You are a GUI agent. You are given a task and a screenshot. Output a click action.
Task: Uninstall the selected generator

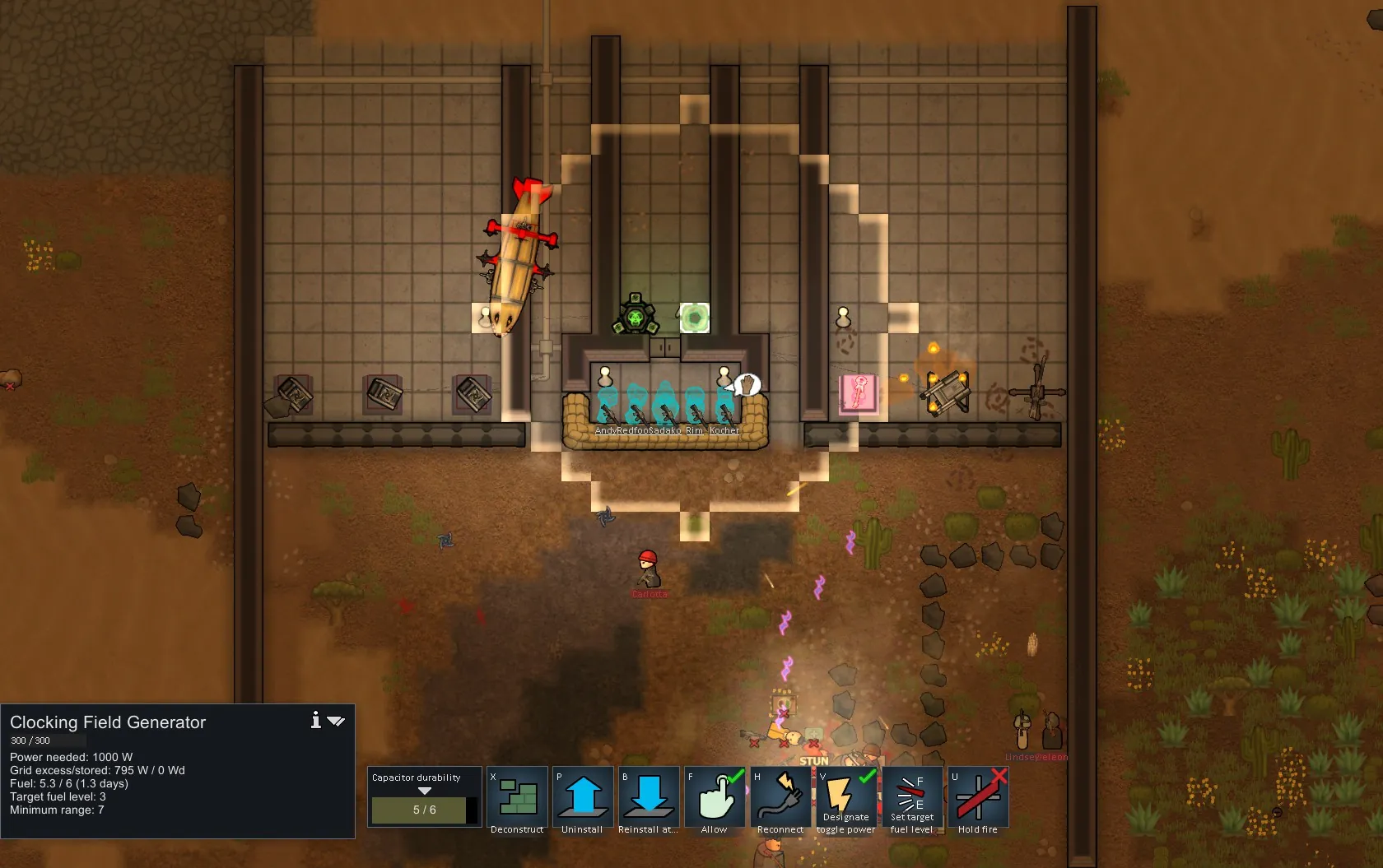point(583,797)
